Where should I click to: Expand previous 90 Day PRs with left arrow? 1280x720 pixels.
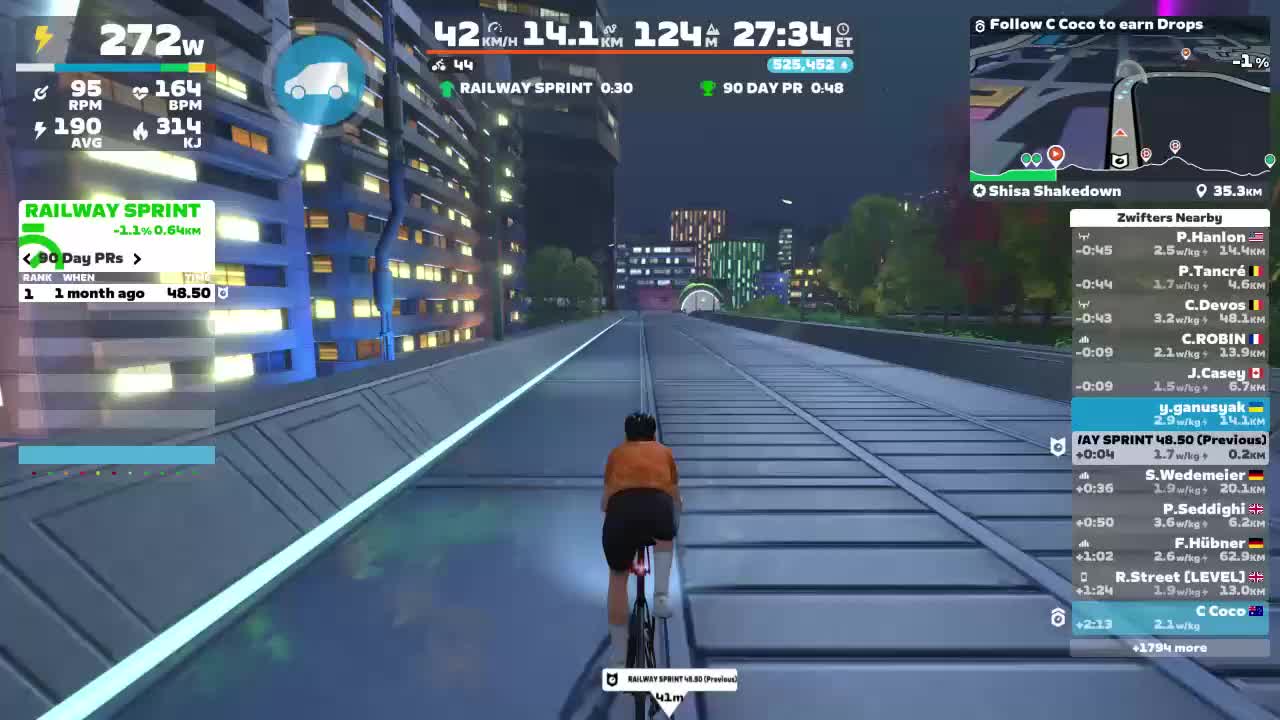pyautogui.click(x=26, y=258)
